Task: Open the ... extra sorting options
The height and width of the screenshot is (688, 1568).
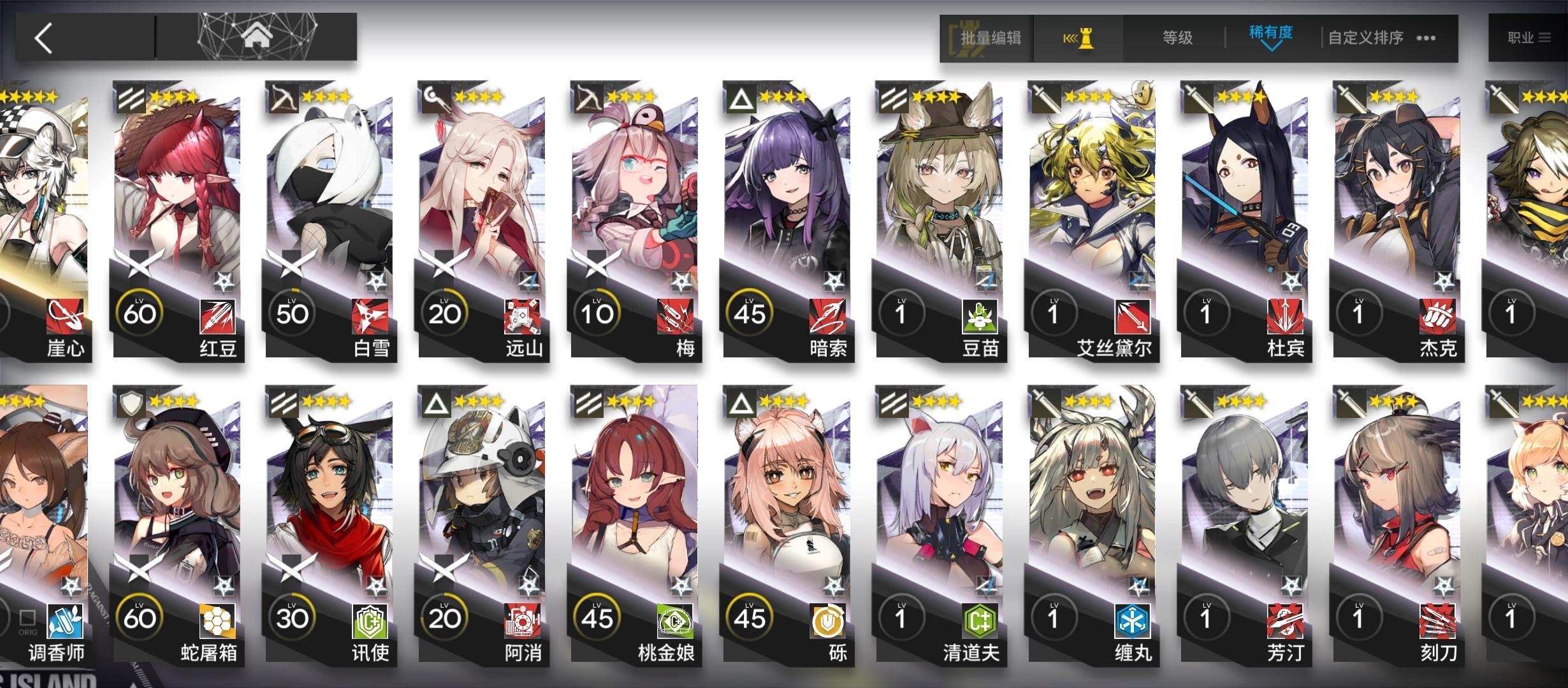Action: point(1426,37)
